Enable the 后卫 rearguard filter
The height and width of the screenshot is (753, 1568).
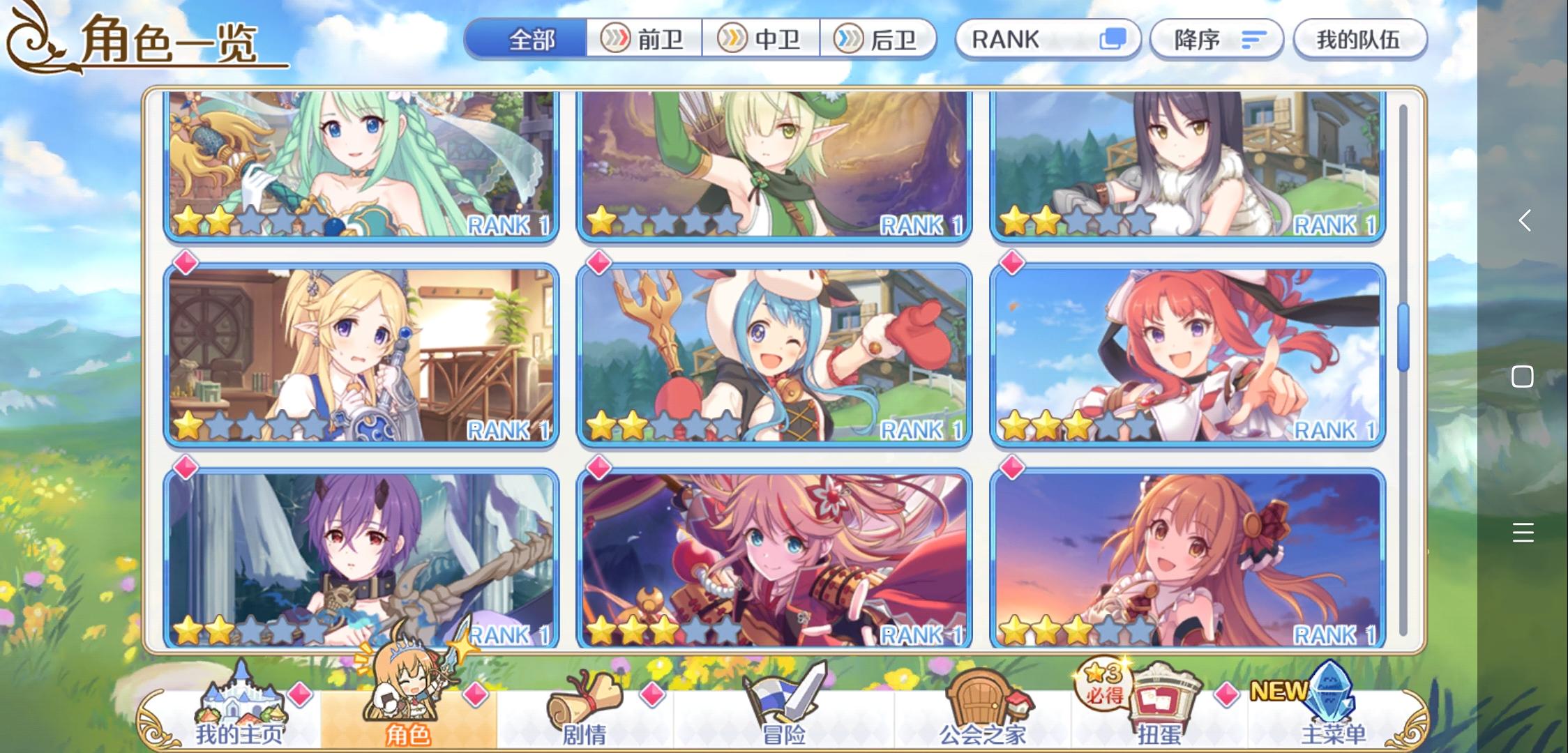click(880, 40)
